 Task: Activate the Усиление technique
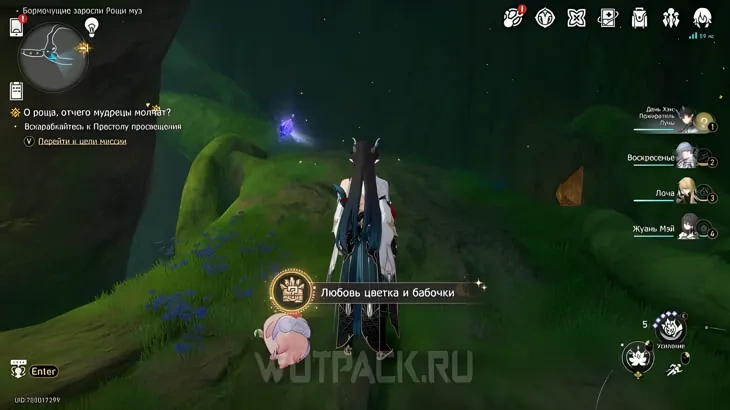coord(670,325)
